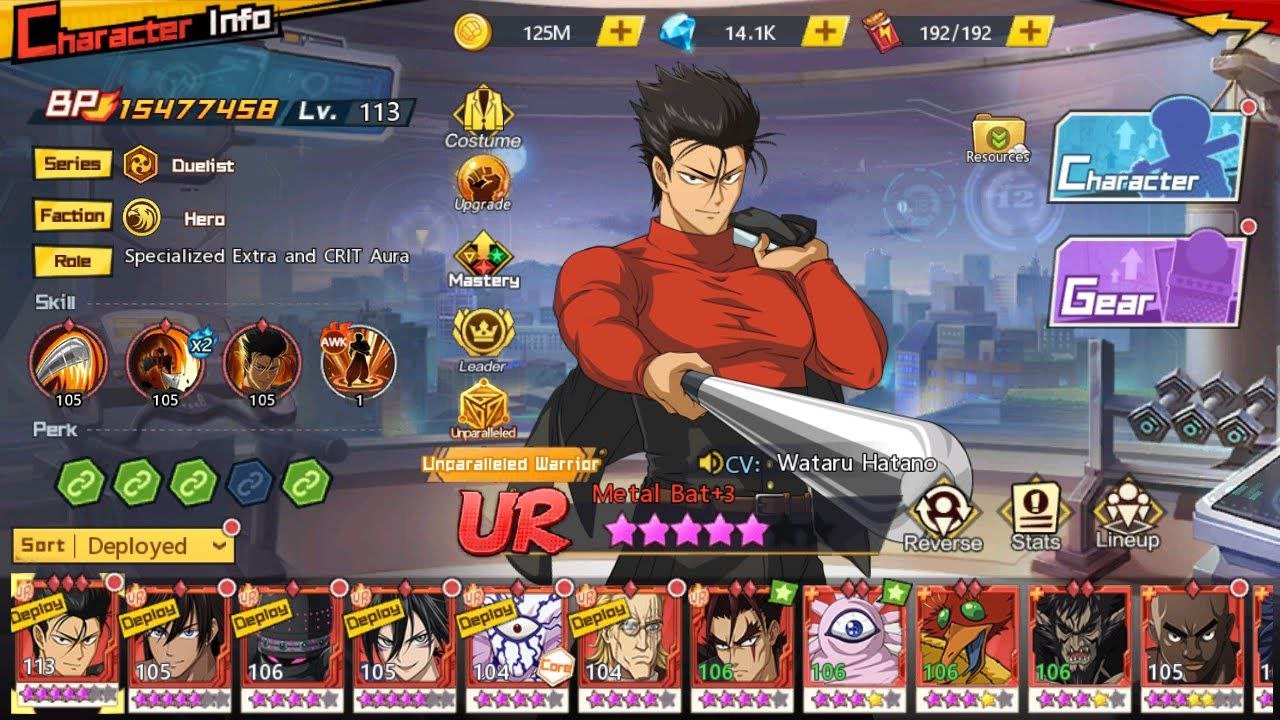Select the Leader crown icon
This screenshot has height=720, width=1280.
coord(483,338)
